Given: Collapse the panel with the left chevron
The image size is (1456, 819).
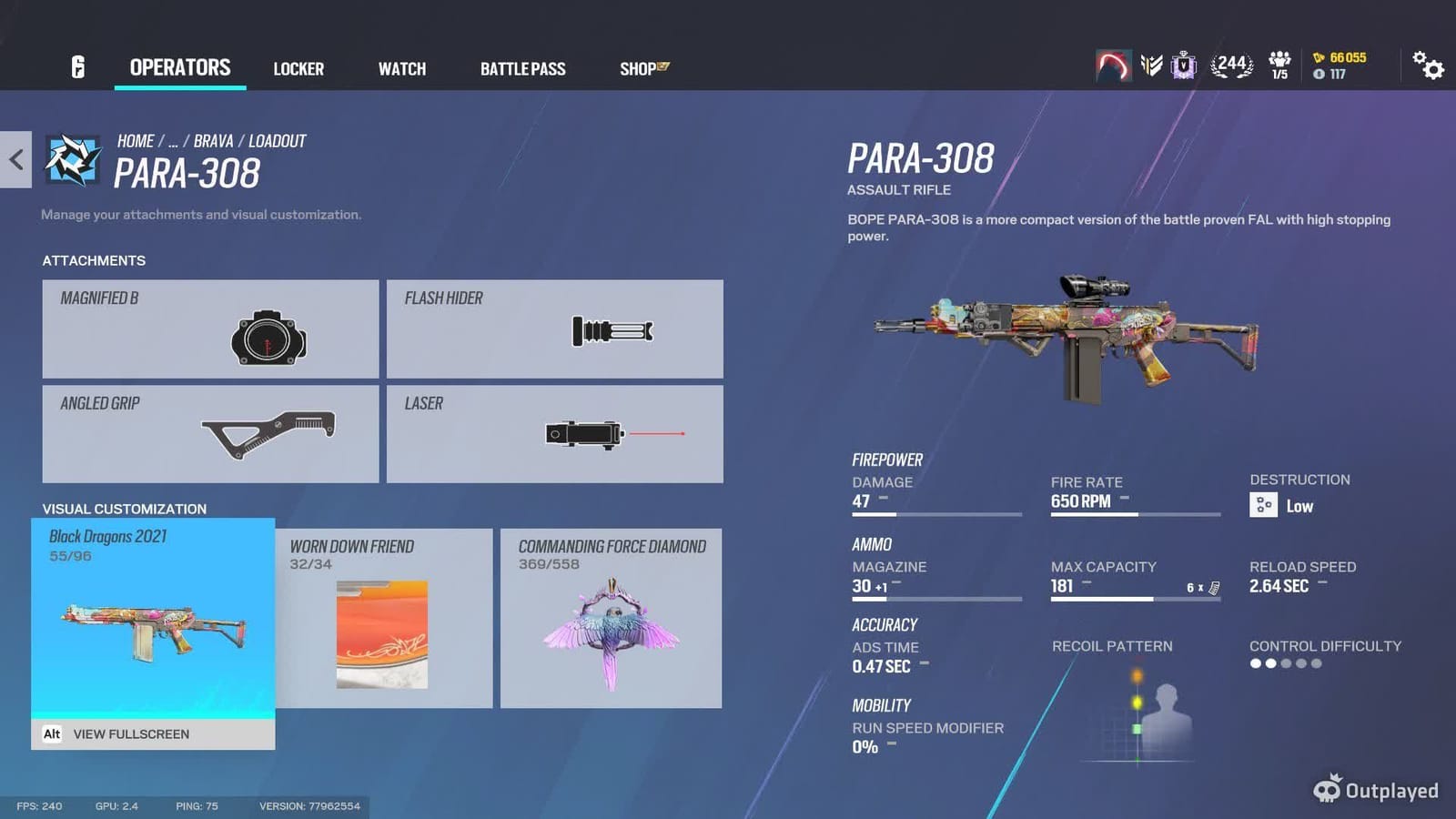Looking at the screenshot, I should 15,160.
